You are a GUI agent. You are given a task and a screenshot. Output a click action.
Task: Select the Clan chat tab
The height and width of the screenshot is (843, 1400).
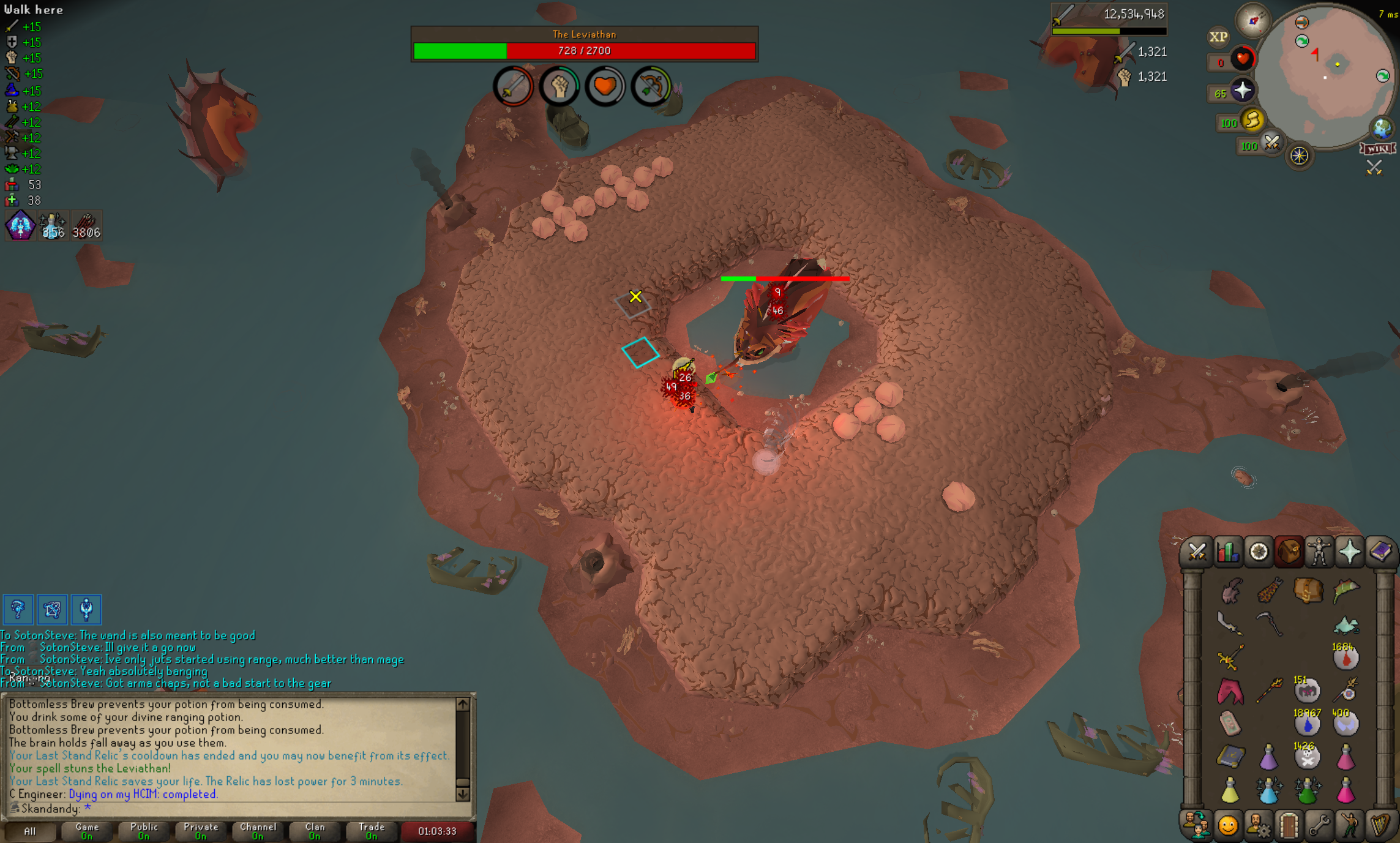[x=315, y=831]
